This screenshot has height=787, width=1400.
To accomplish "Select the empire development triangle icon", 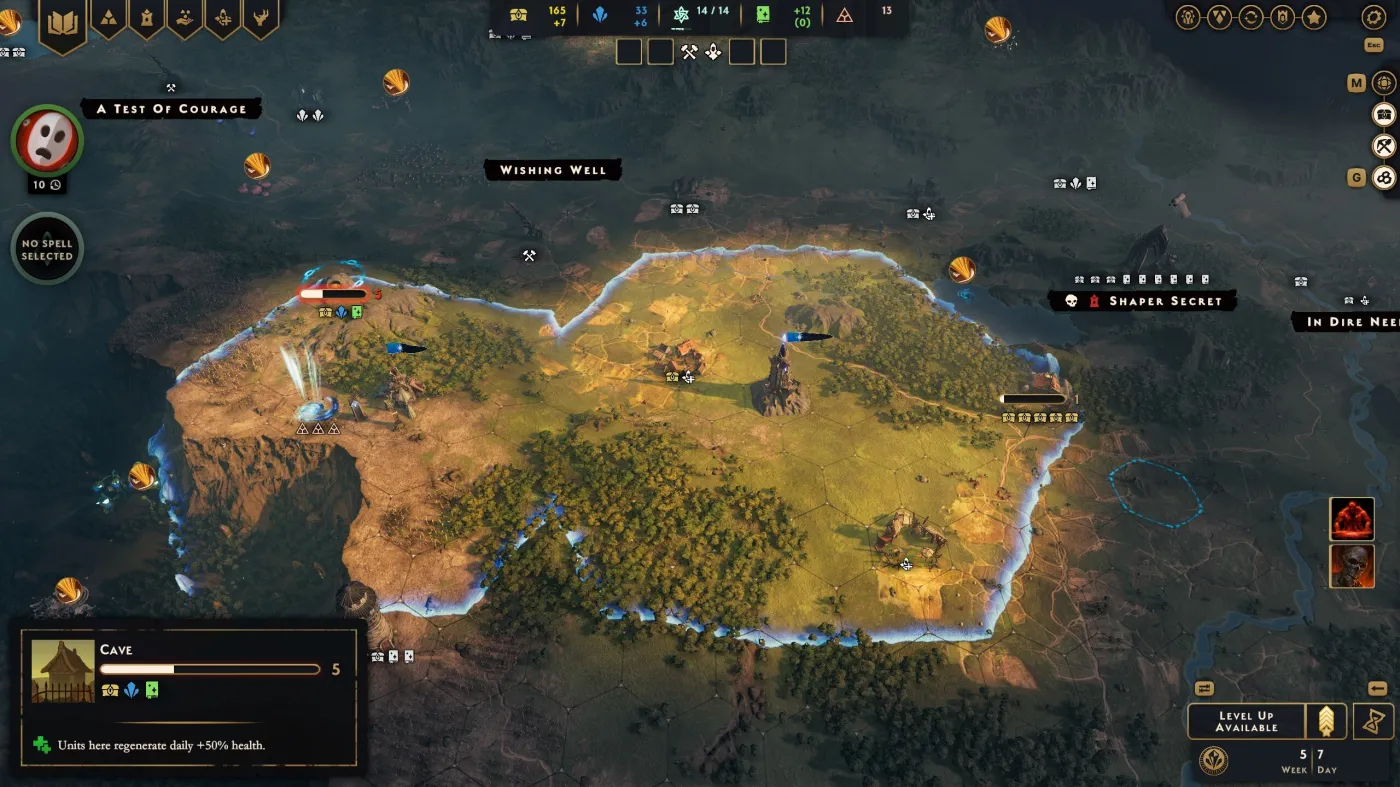I will pyautogui.click(x=110, y=17).
